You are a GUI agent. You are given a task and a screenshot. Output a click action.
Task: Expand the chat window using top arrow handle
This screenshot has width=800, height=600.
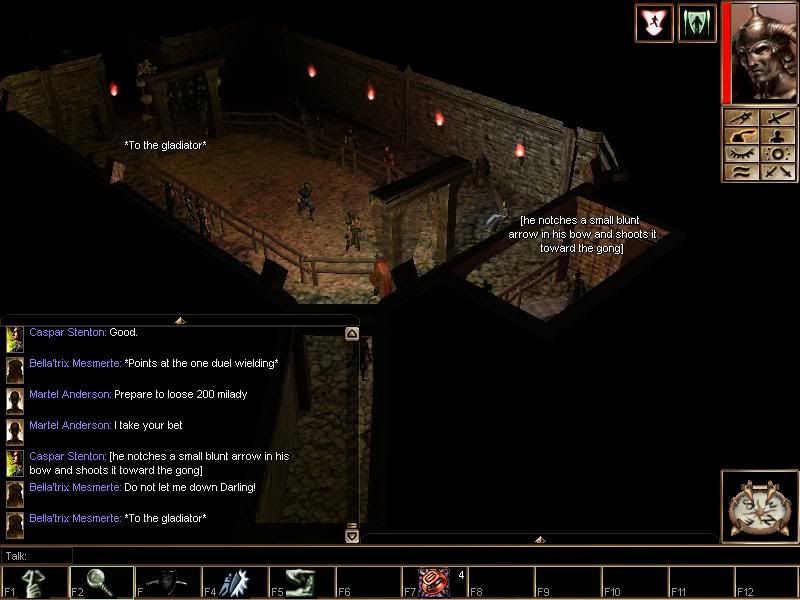pyautogui.click(x=180, y=320)
